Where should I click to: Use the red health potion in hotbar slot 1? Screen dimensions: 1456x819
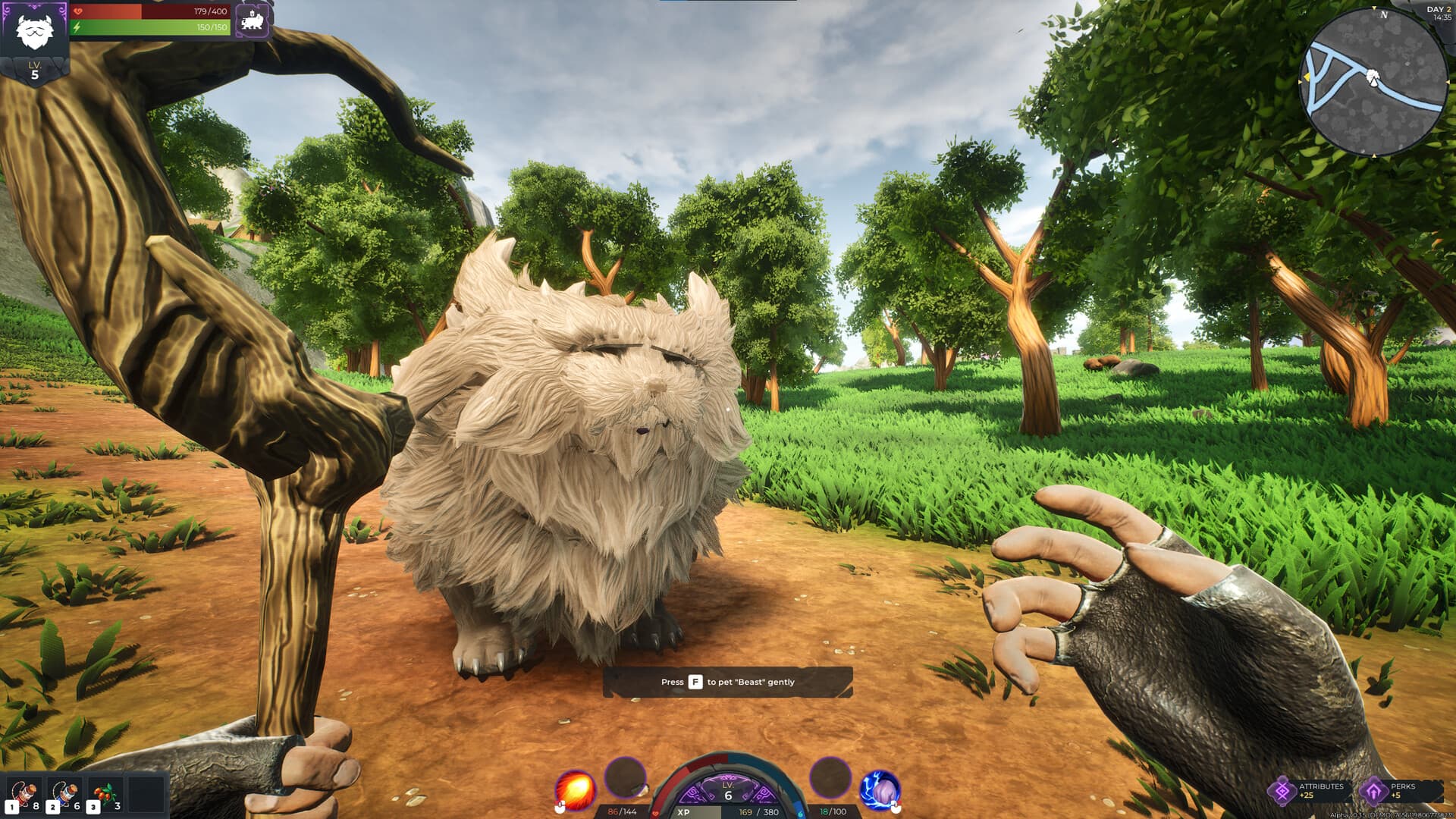tap(24, 795)
